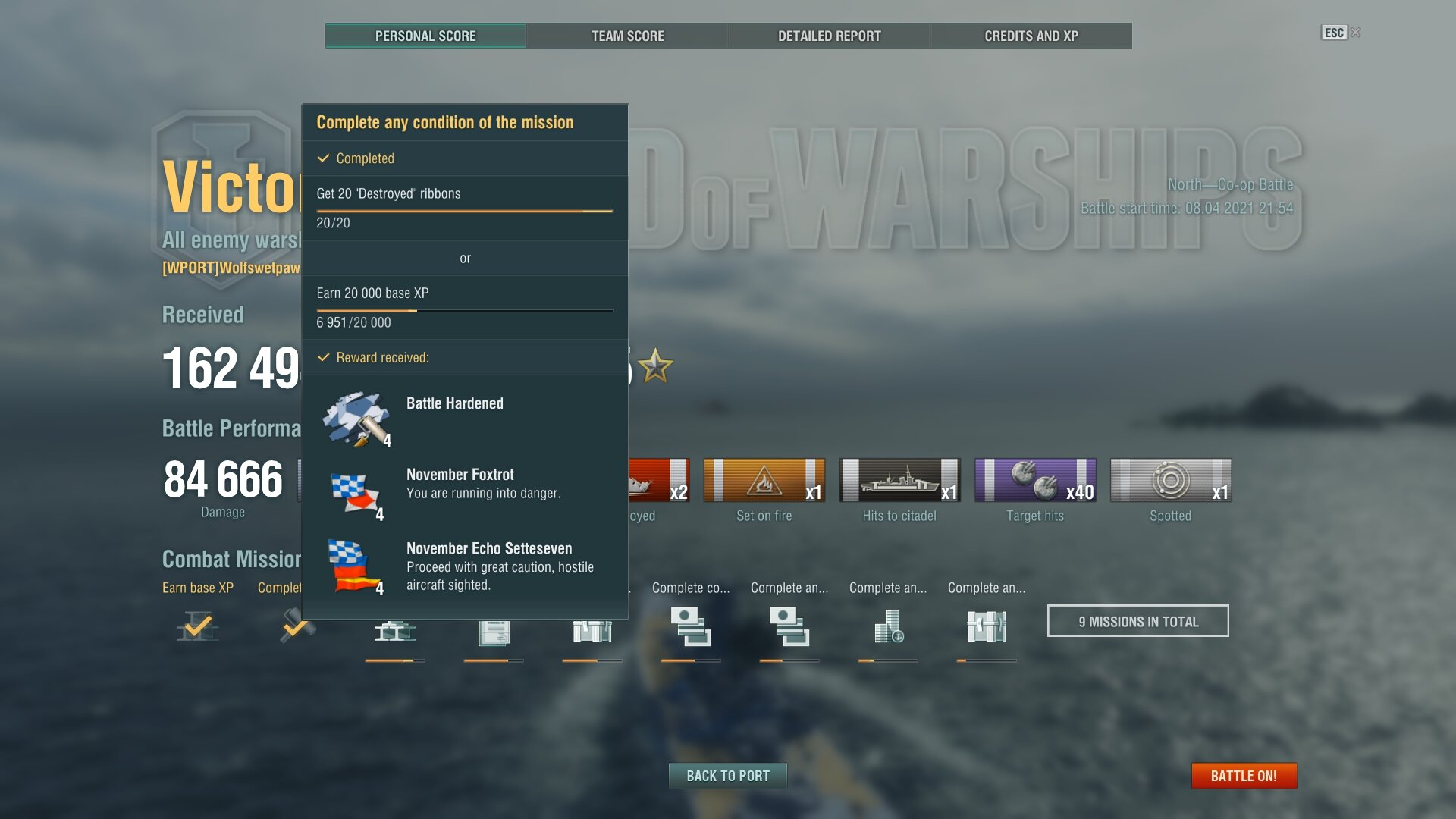Switch to the Personal Score tab
Image resolution: width=1456 pixels, height=819 pixels.
point(425,36)
